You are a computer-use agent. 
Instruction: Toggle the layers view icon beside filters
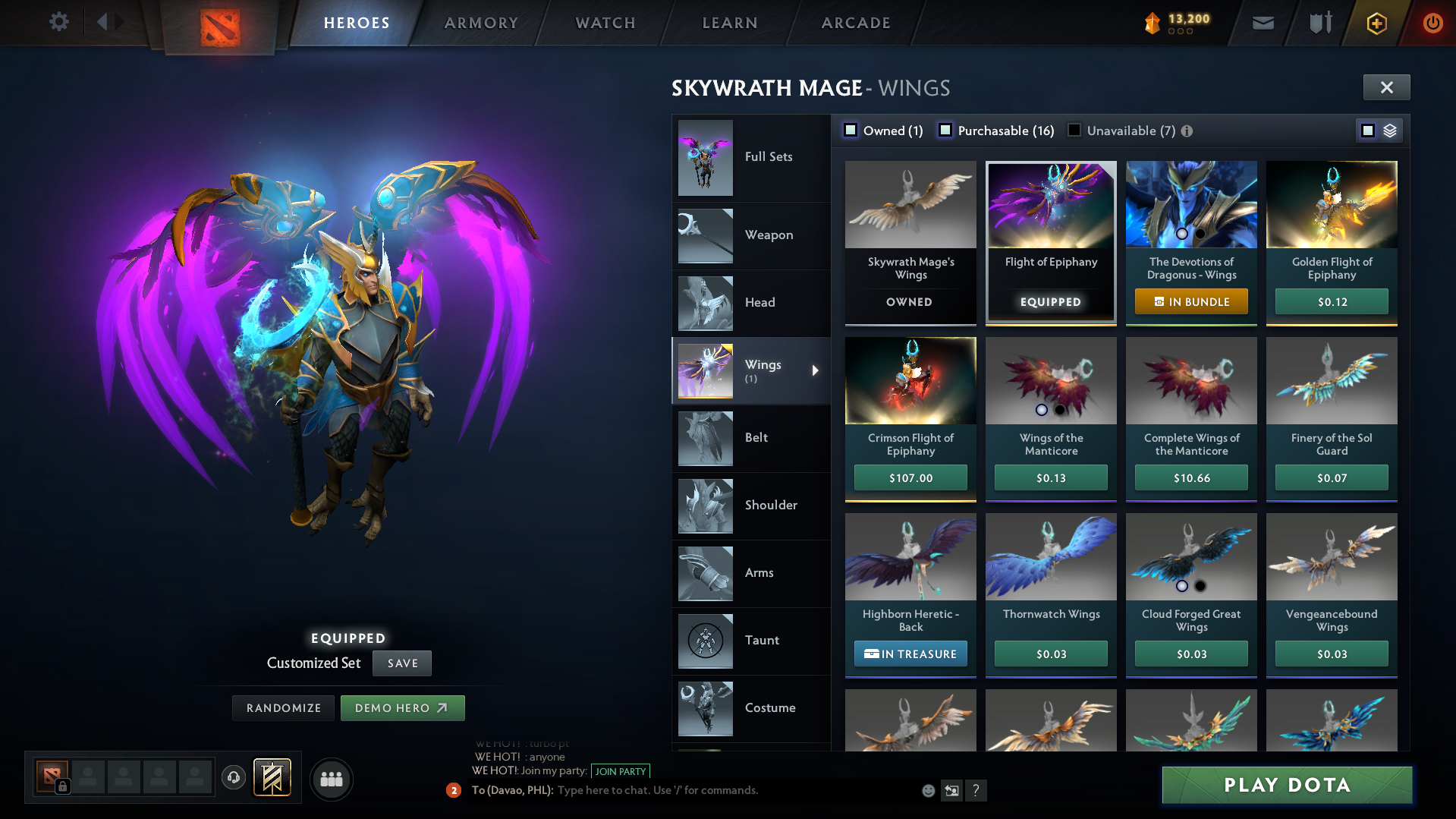tap(1389, 130)
